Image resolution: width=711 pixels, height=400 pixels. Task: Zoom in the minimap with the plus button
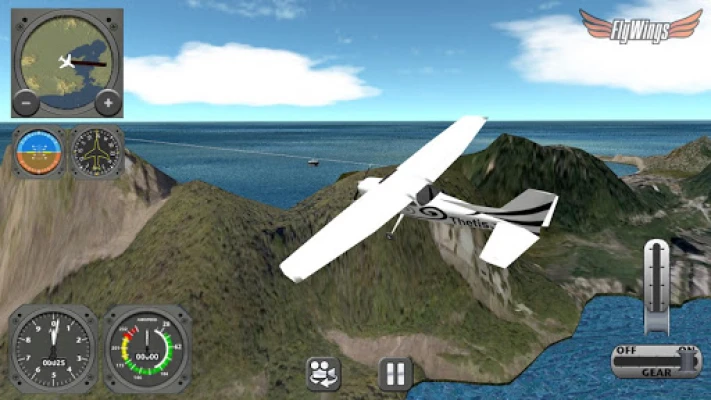[108, 102]
